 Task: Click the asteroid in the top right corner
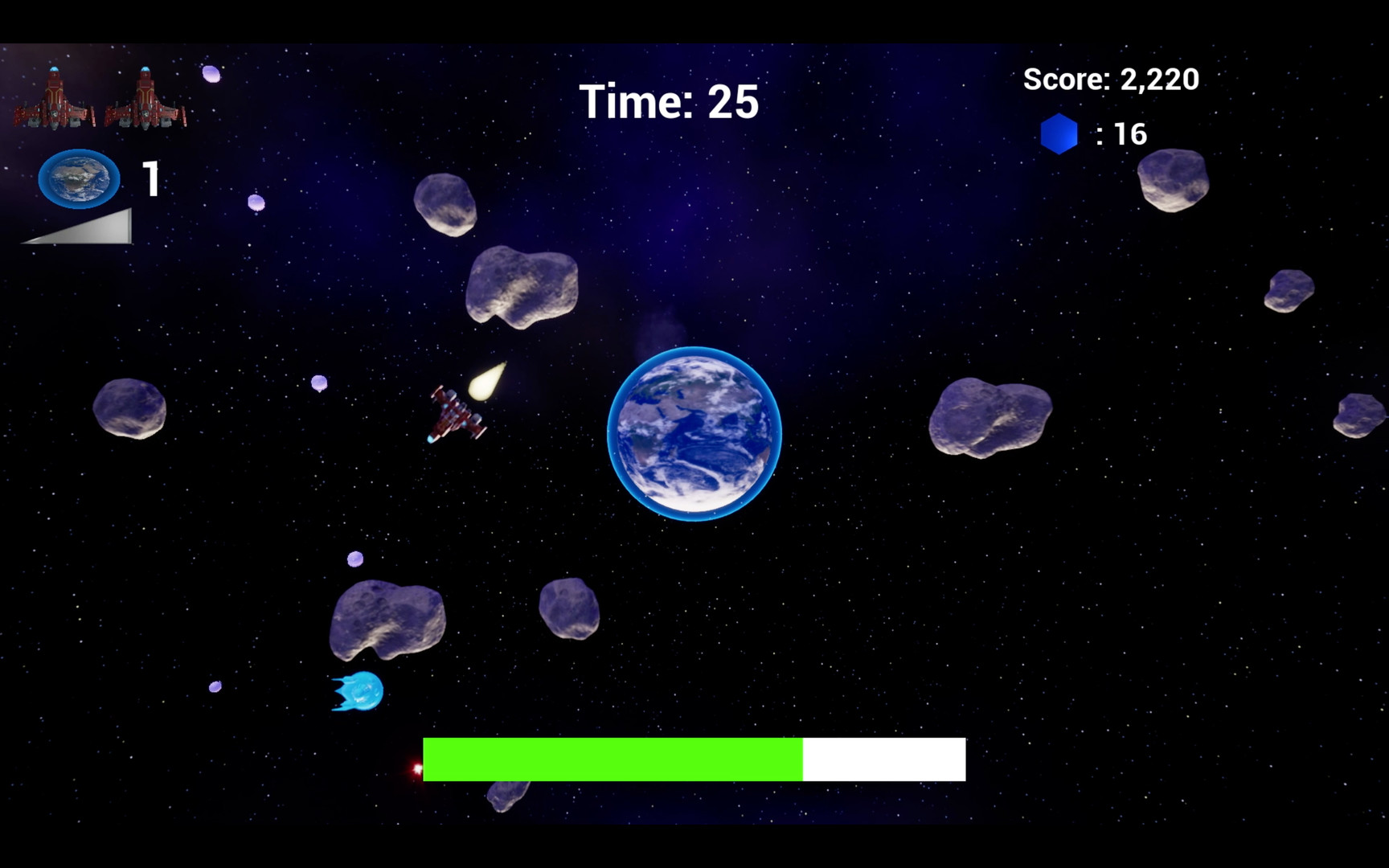(1174, 178)
